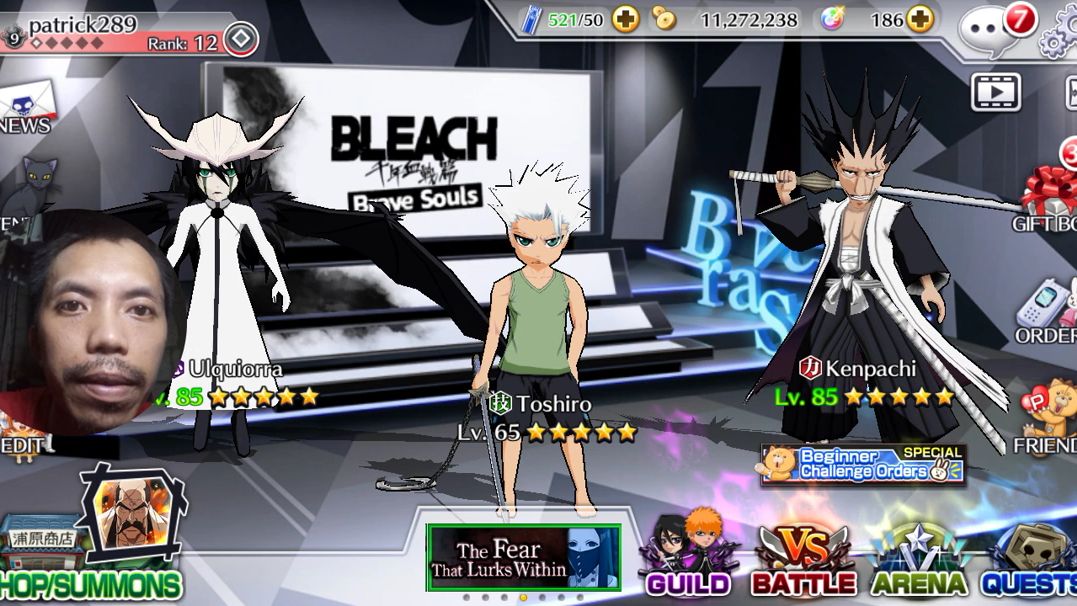
Task: Open Beginner Challenge Orders special banner
Action: click(x=863, y=464)
